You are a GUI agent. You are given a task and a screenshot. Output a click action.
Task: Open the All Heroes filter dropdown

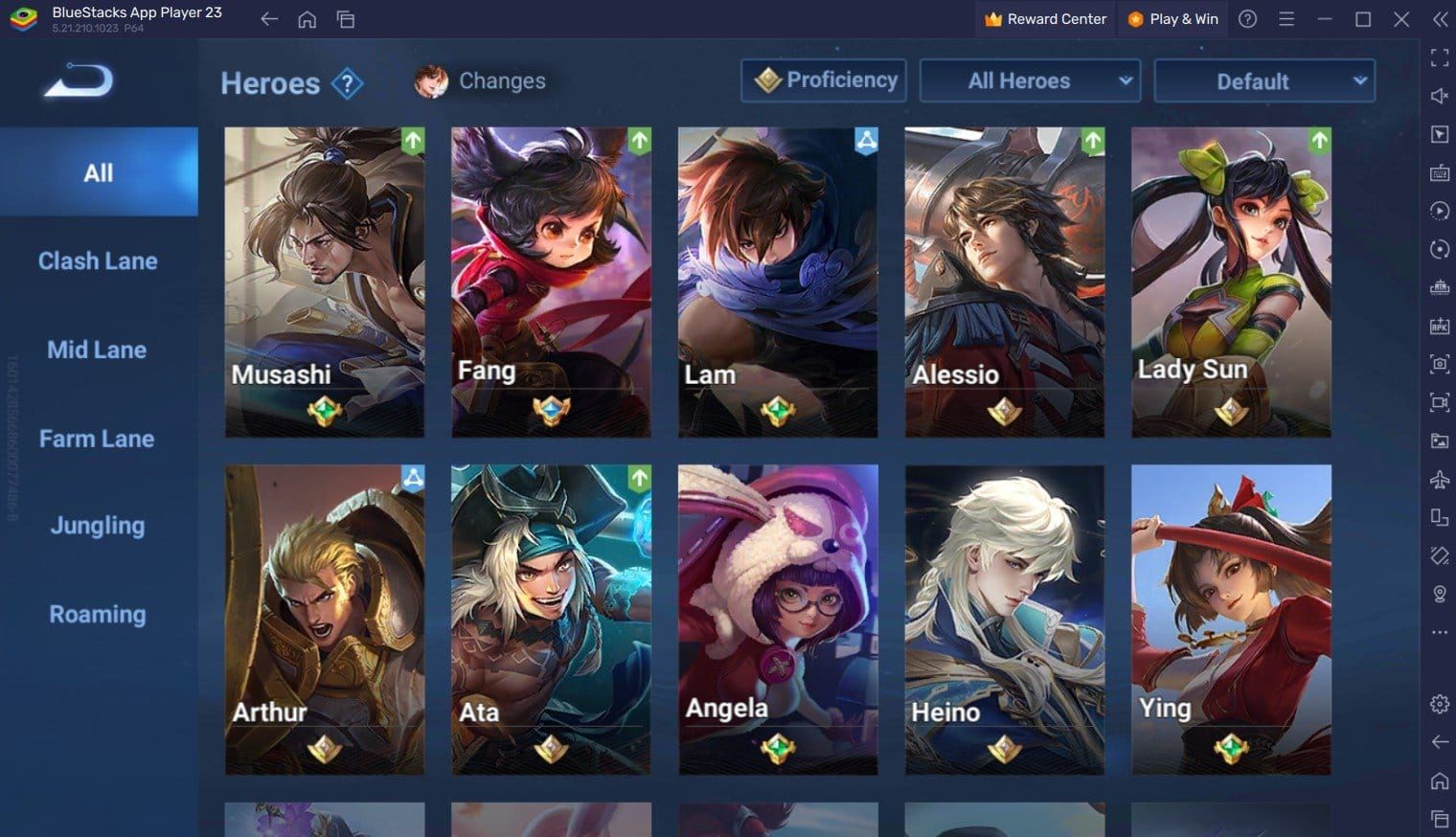point(1030,81)
